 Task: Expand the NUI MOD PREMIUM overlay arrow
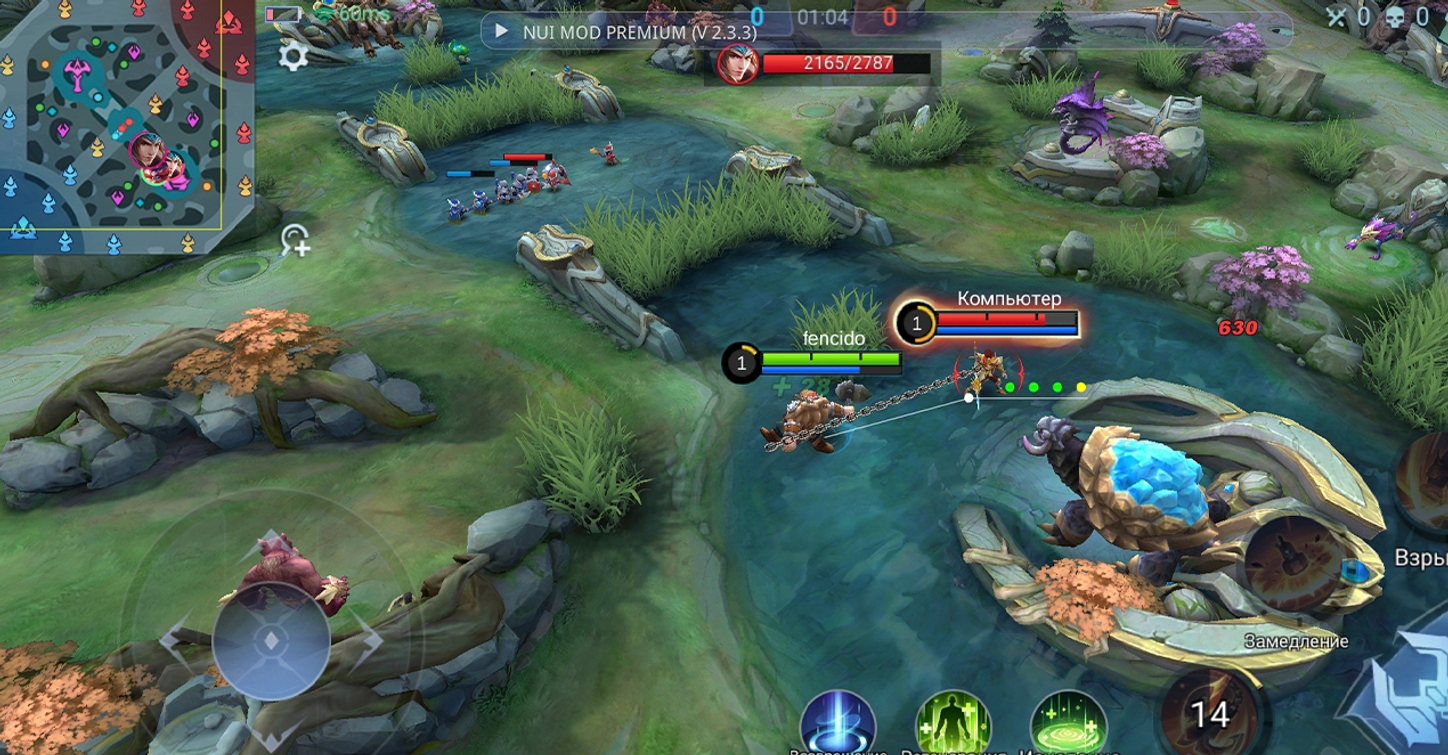click(x=502, y=31)
